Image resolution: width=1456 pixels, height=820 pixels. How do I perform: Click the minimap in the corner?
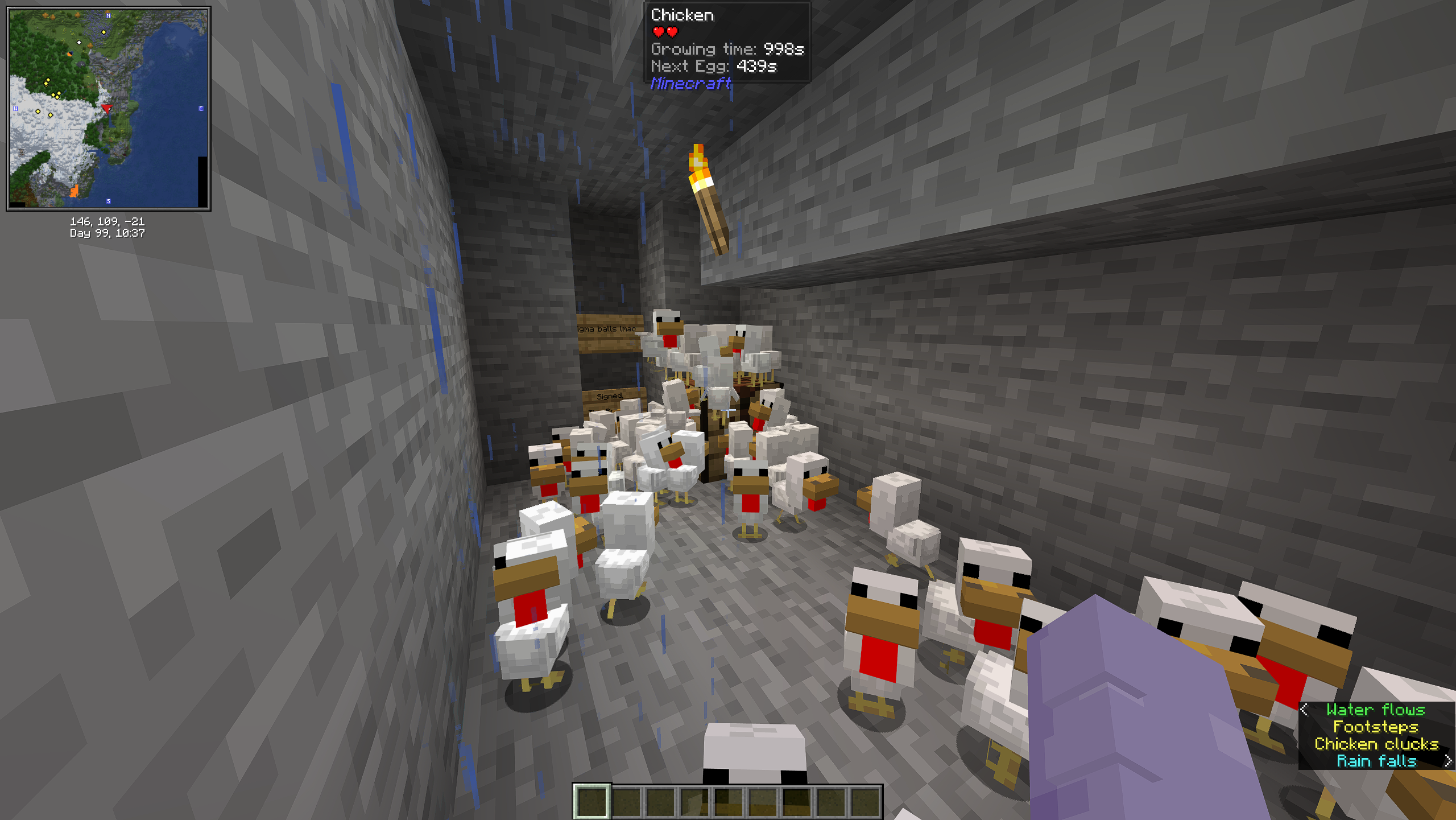coord(108,108)
